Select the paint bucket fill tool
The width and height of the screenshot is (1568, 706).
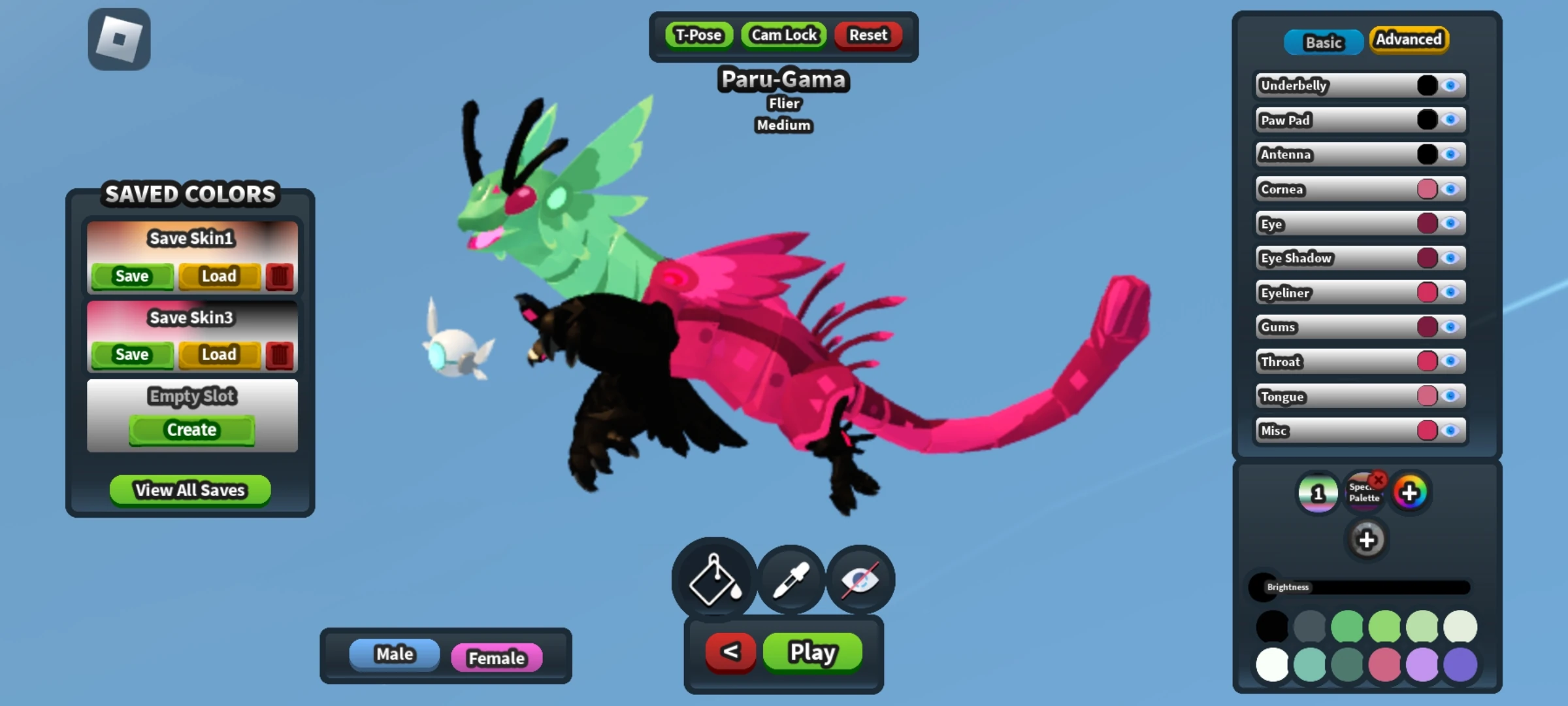pyautogui.click(x=713, y=580)
